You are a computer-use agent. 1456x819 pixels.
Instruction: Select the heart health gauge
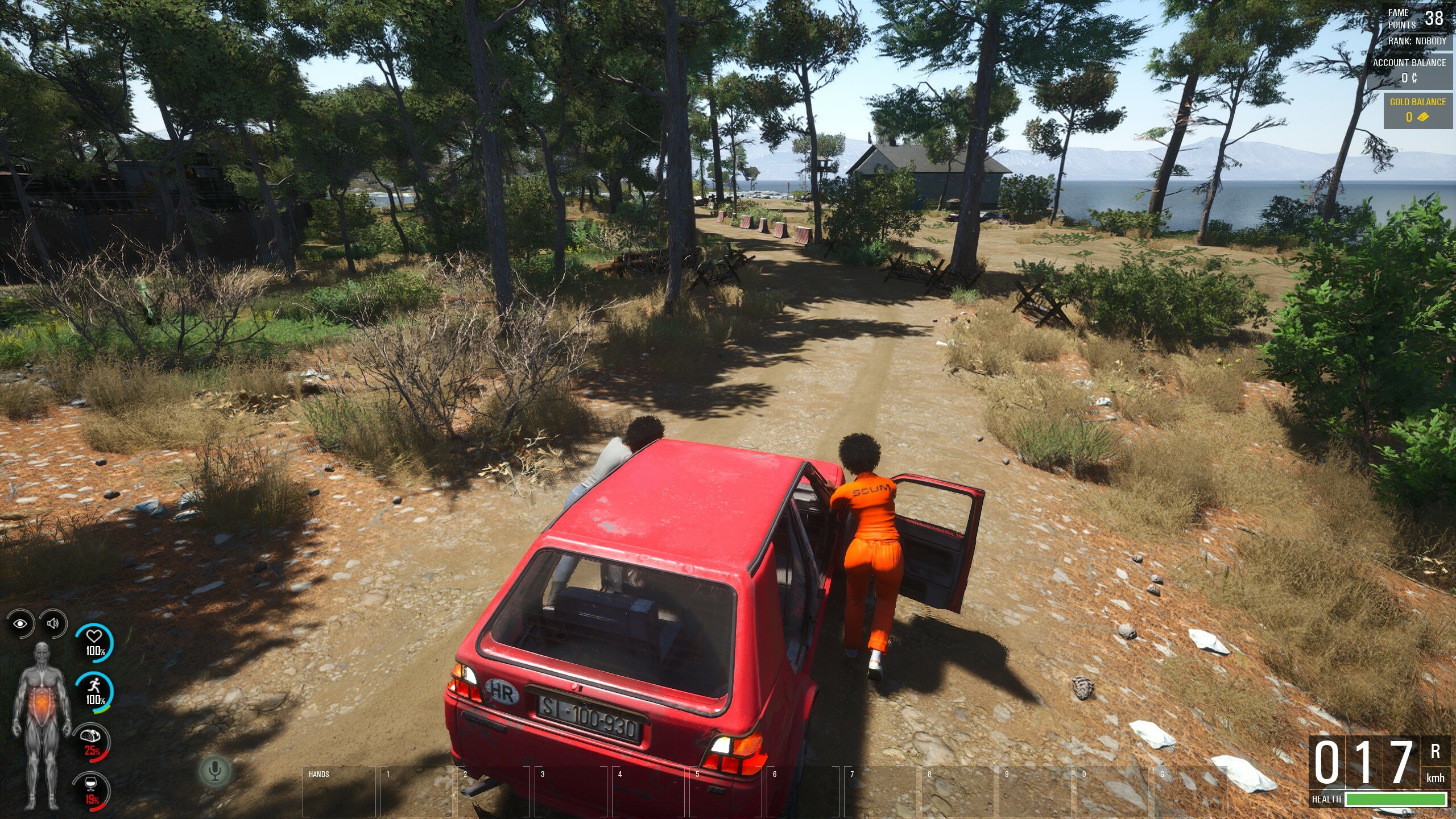[x=94, y=642]
